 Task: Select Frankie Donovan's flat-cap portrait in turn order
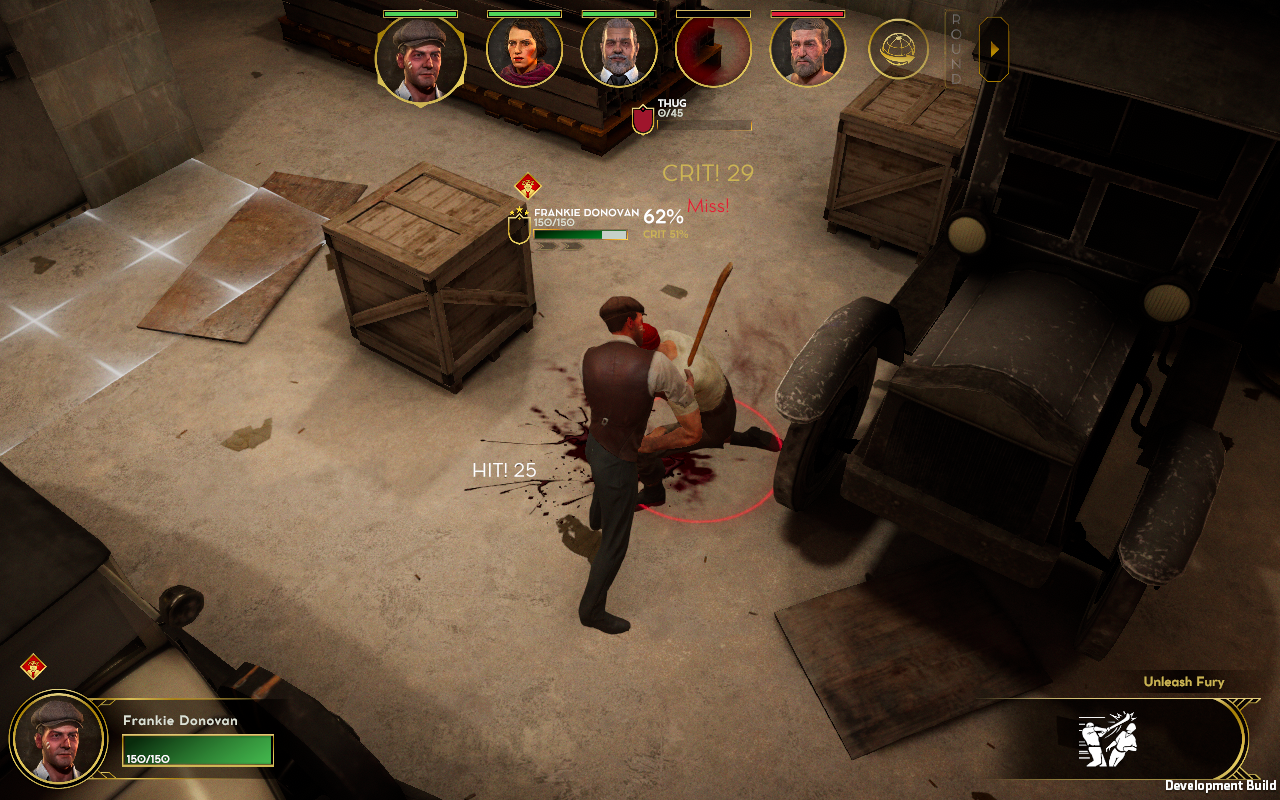420,59
